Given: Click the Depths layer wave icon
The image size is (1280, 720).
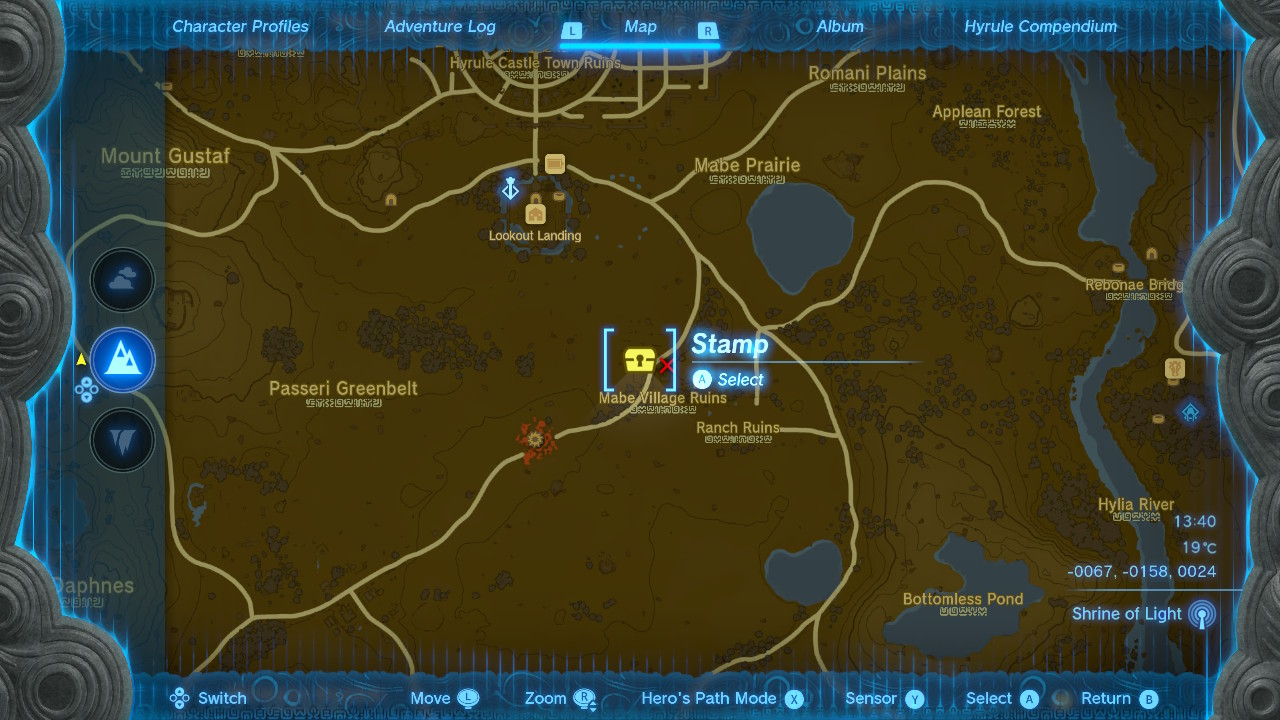Looking at the screenshot, I should coord(122,439).
